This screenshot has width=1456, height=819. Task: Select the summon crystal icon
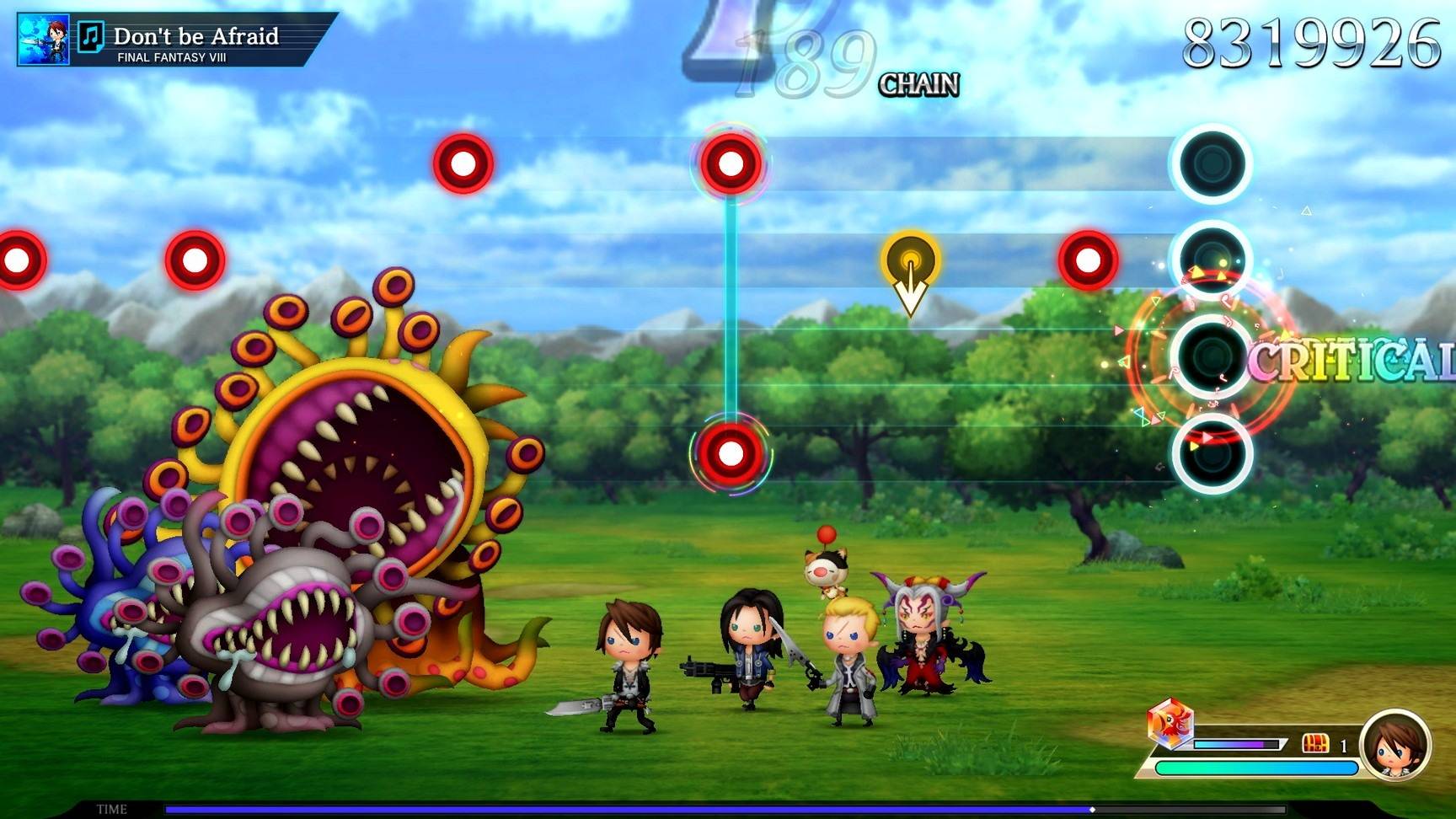point(1169,723)
